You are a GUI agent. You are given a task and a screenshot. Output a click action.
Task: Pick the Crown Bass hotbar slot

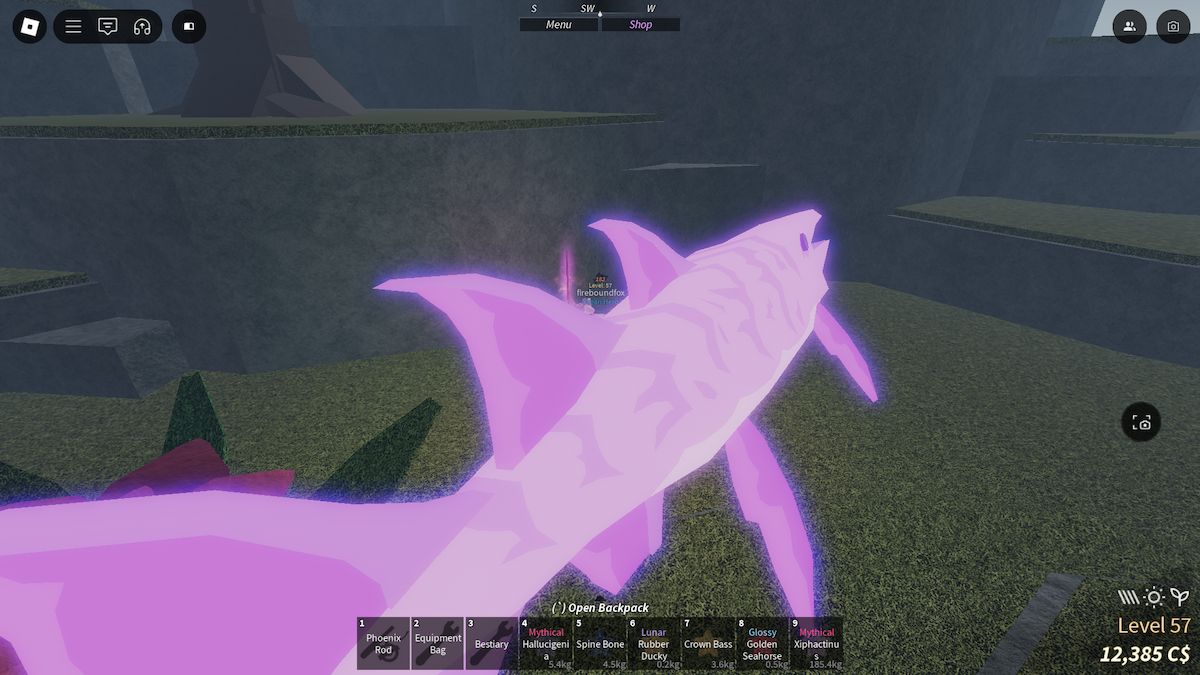708,643
